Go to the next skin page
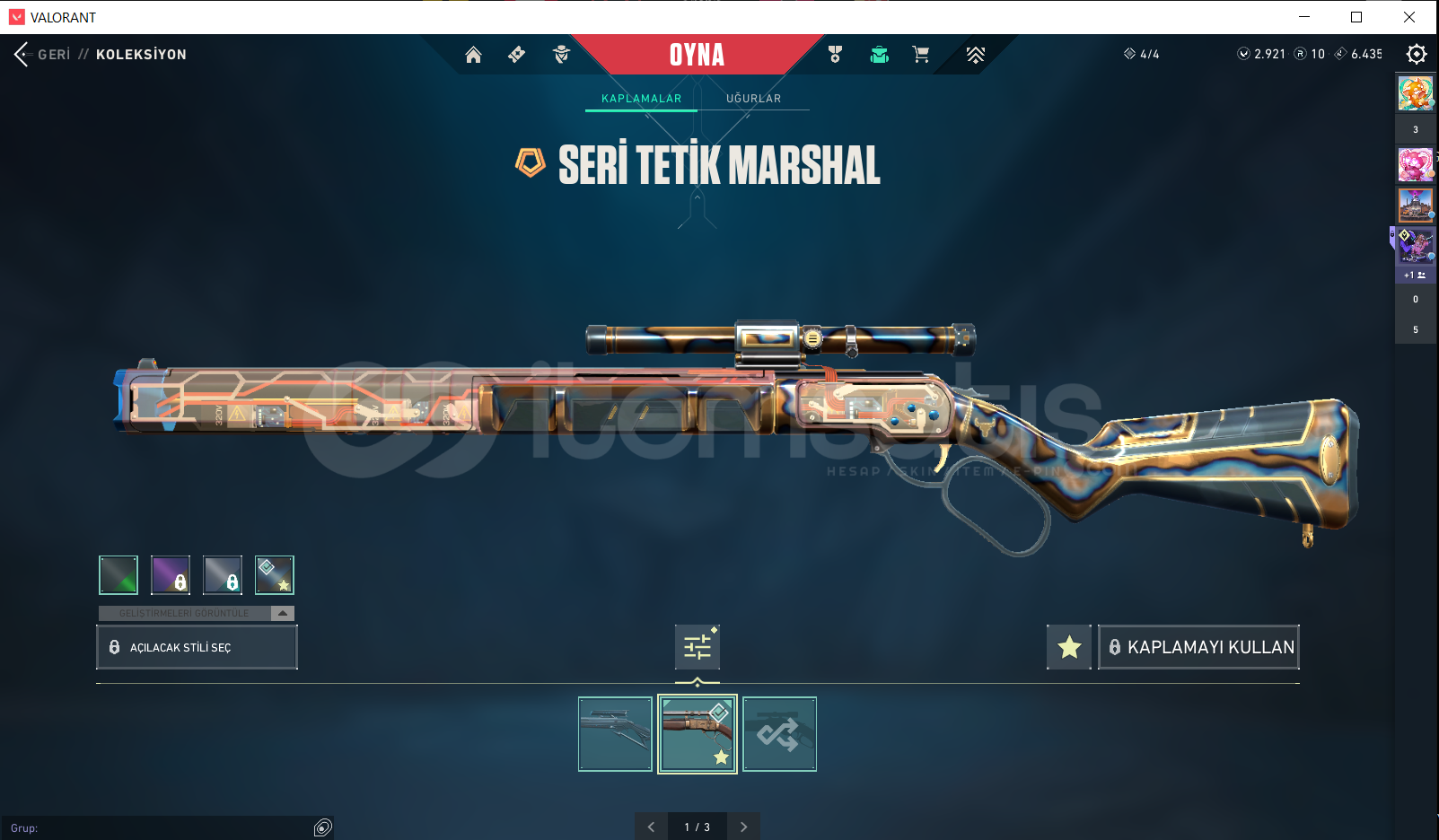Screen dimensions: 1439x840 [x=743, y=827]
